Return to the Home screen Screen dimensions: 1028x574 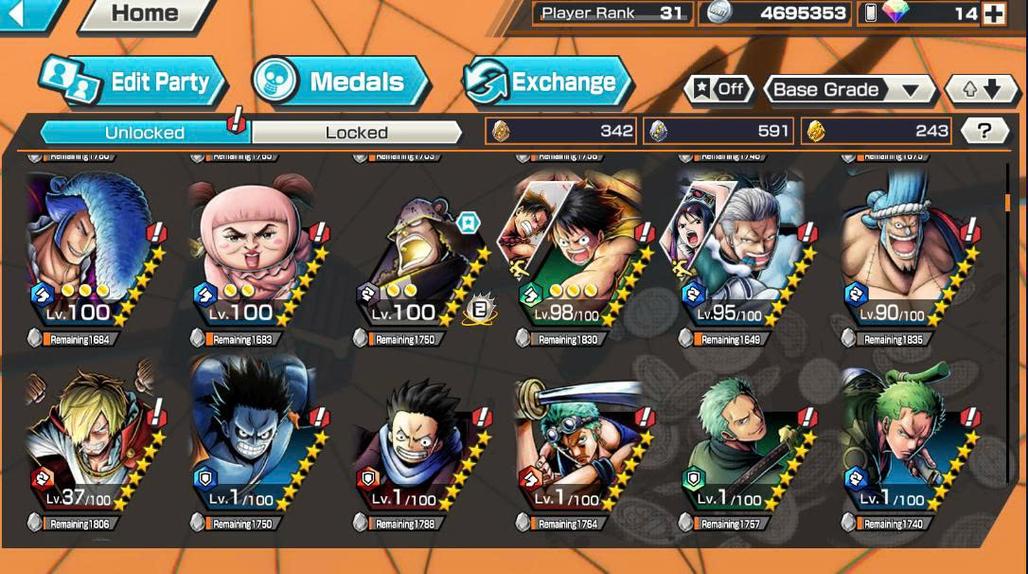coord(145,14)
